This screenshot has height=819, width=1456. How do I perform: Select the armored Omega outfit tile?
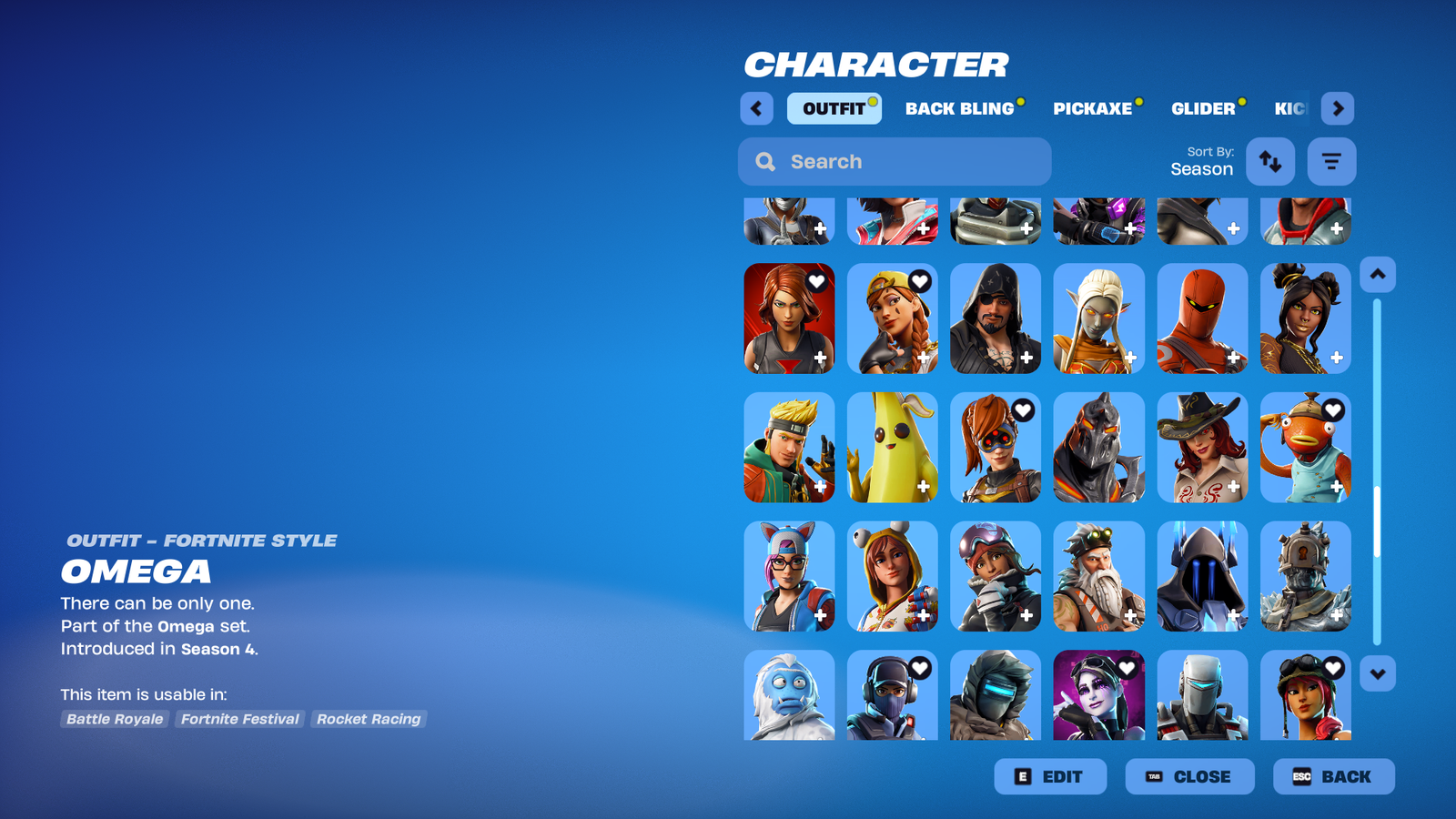1098,447
